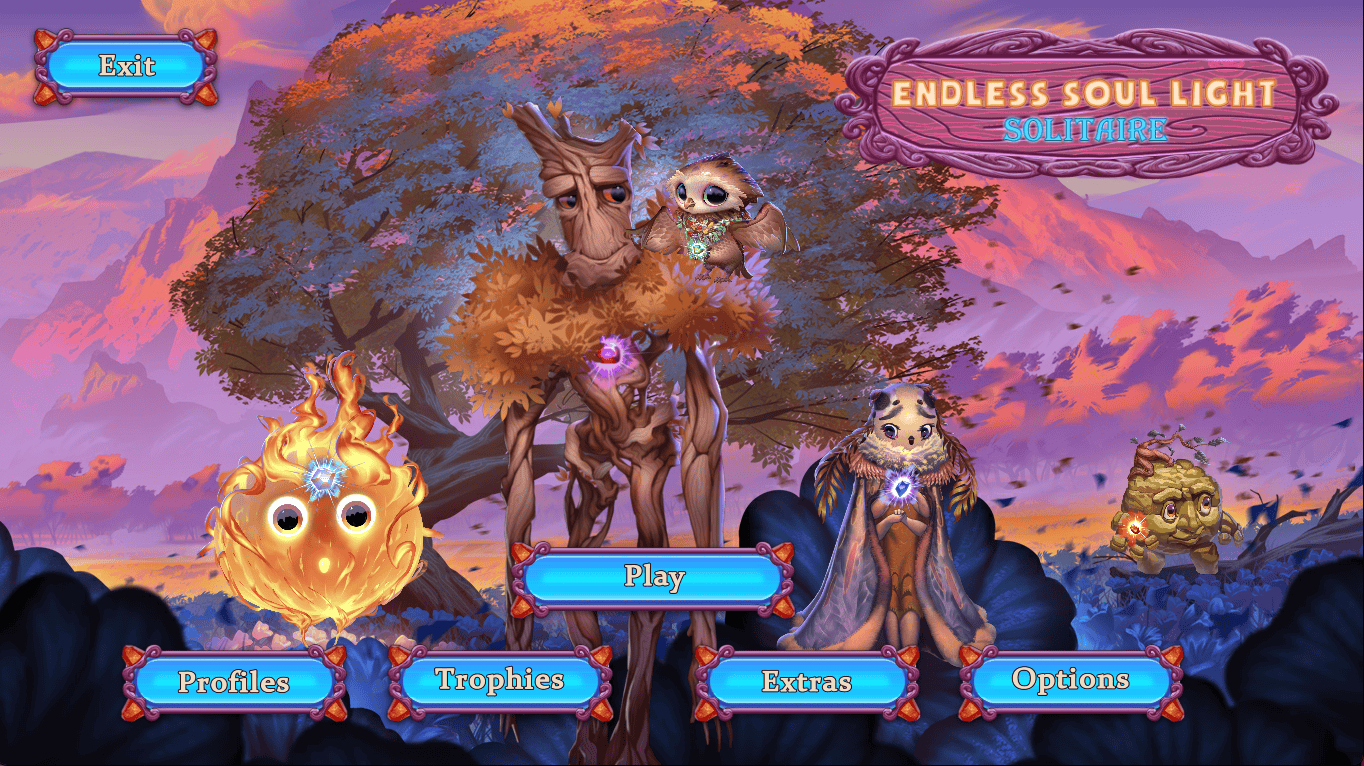The height and width of the screenshot is (766, 1364).
Task: View the Trophies screen
Action: pos(500,682)
